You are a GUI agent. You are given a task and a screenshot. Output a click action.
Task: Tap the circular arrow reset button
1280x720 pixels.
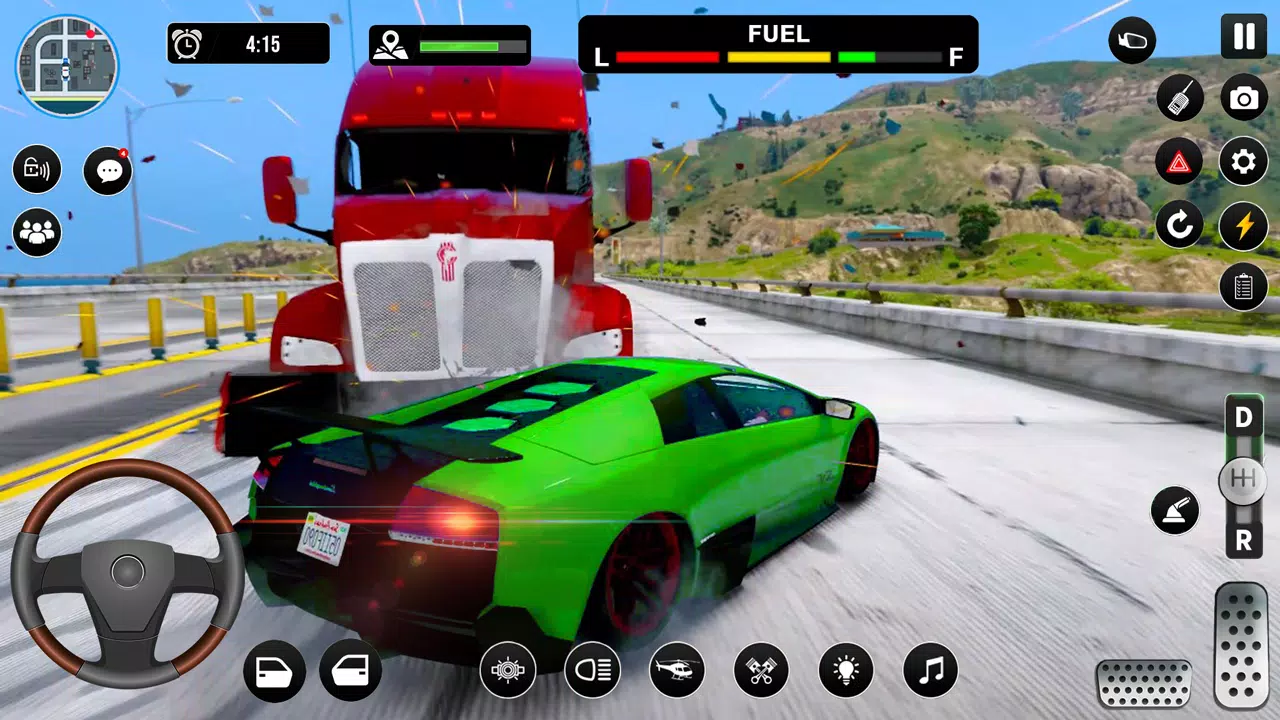point(1180,225)
